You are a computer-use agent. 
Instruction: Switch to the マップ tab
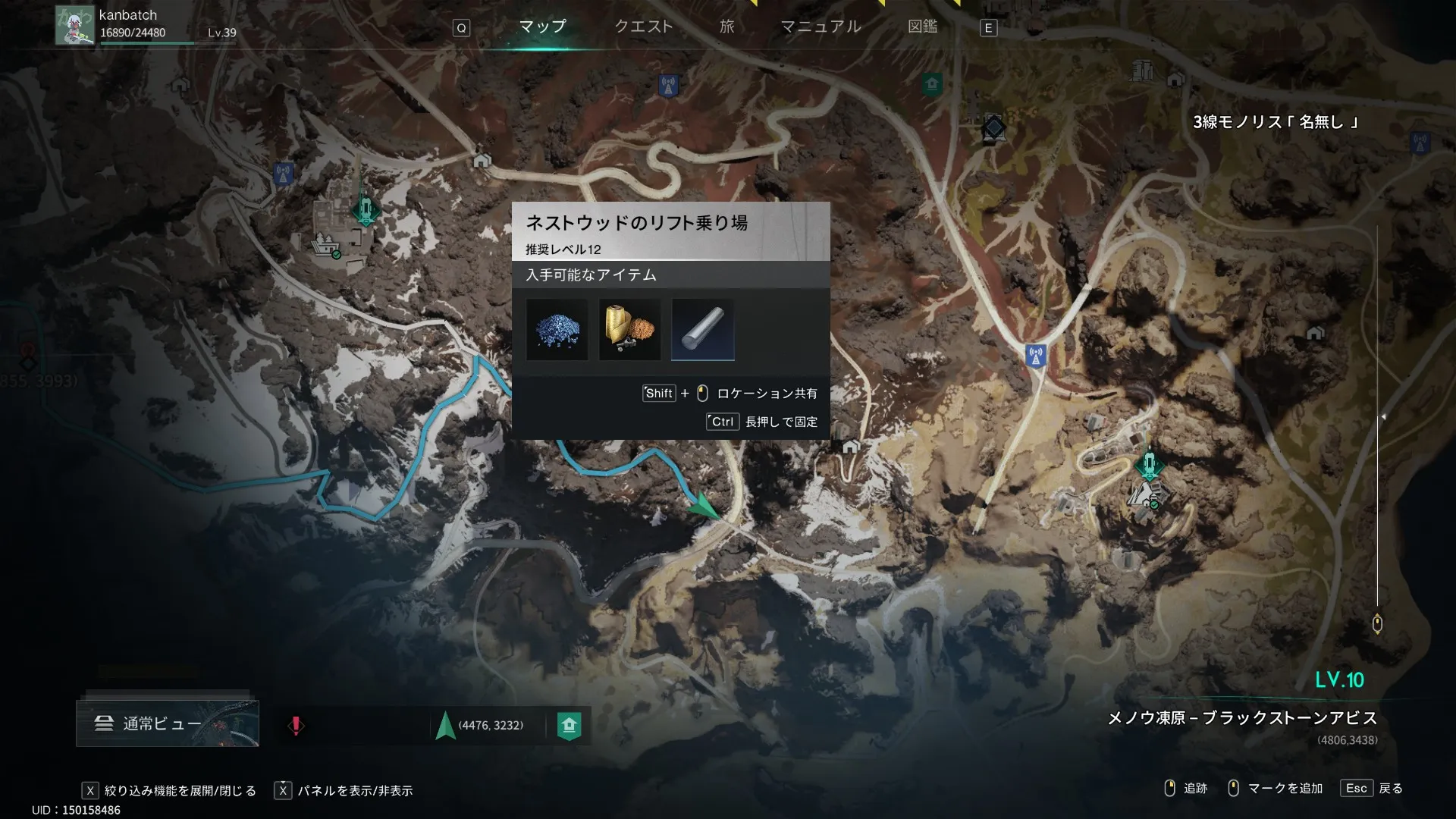tap(542, 27)
